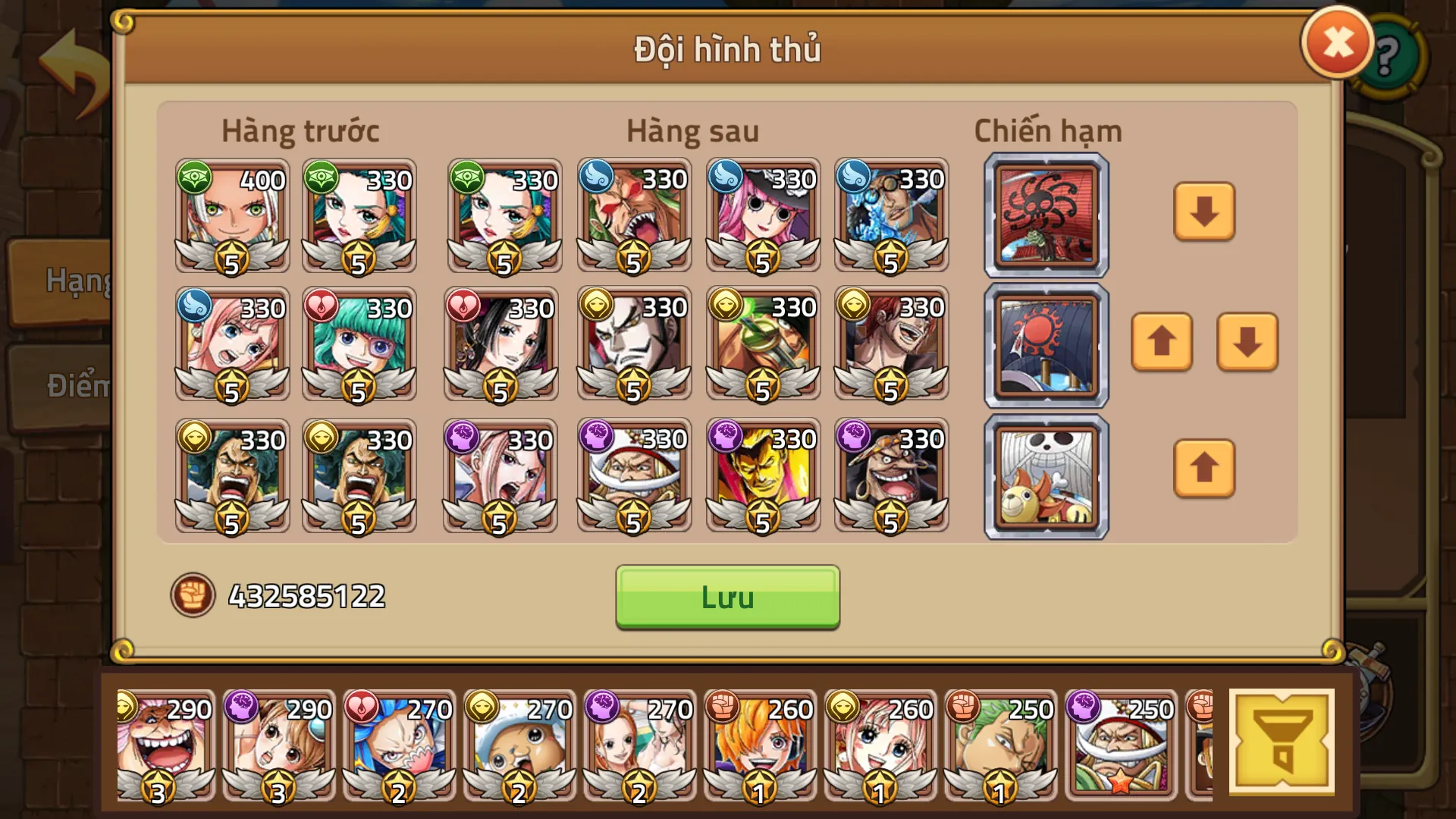
Task: Click the up arrow next to the Sun Pirates ship
Action: (1161, 344)
